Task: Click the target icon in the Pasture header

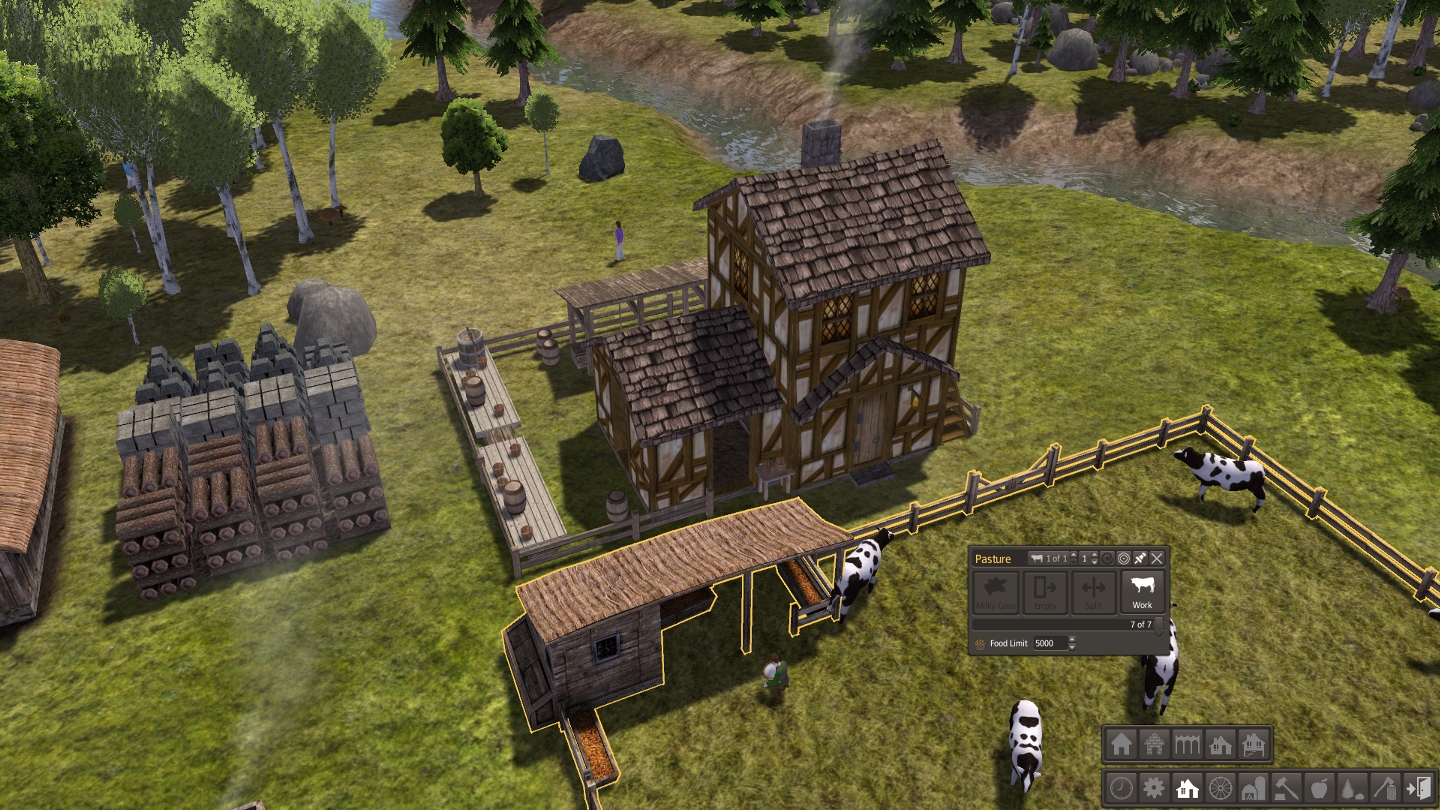Action: coord(1123,558)
